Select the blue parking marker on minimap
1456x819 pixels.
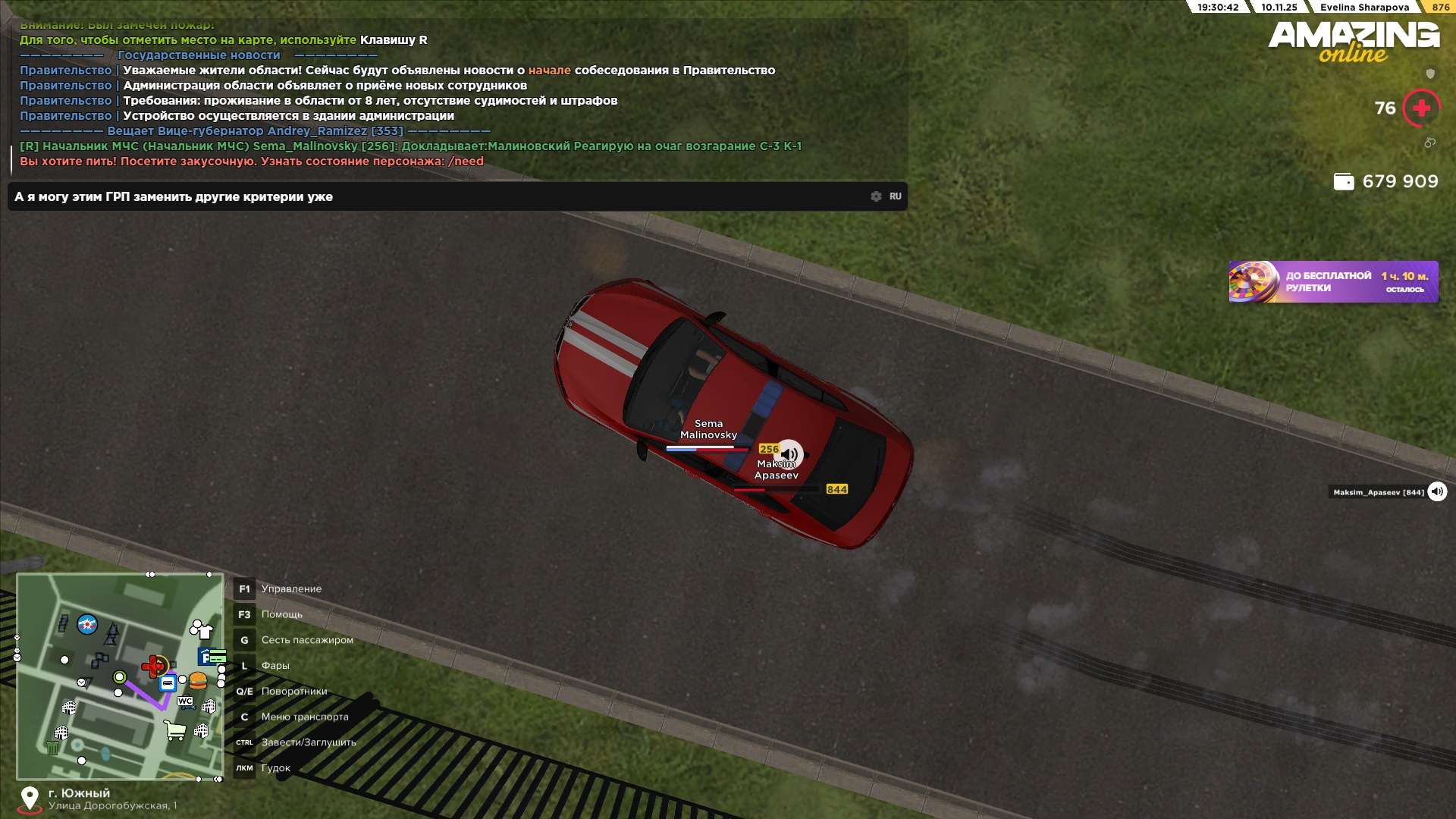click(x=205, y=657)
